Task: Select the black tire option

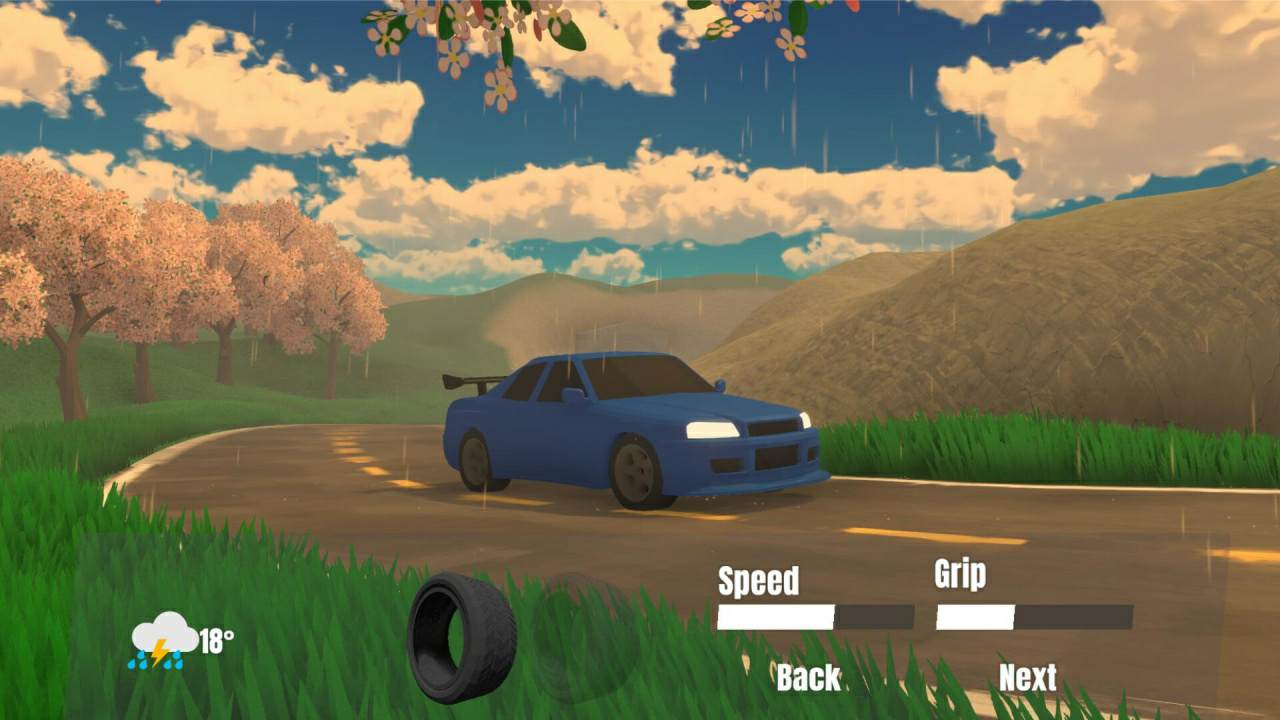Action: click(461, 637)
